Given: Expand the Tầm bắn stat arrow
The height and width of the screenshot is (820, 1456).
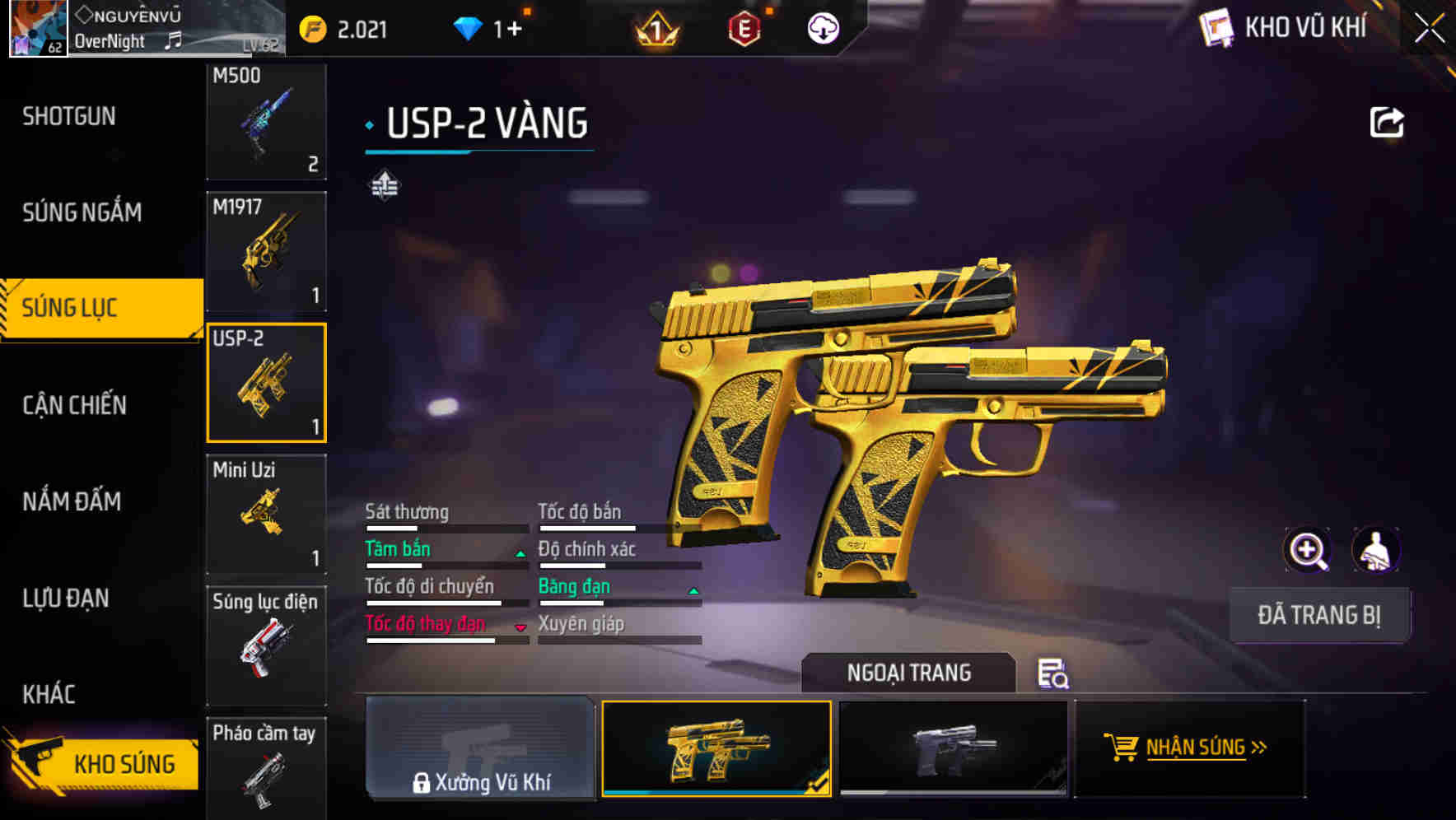Looking at the screenshot, I should pyautogui.click(x=520, y=553).
